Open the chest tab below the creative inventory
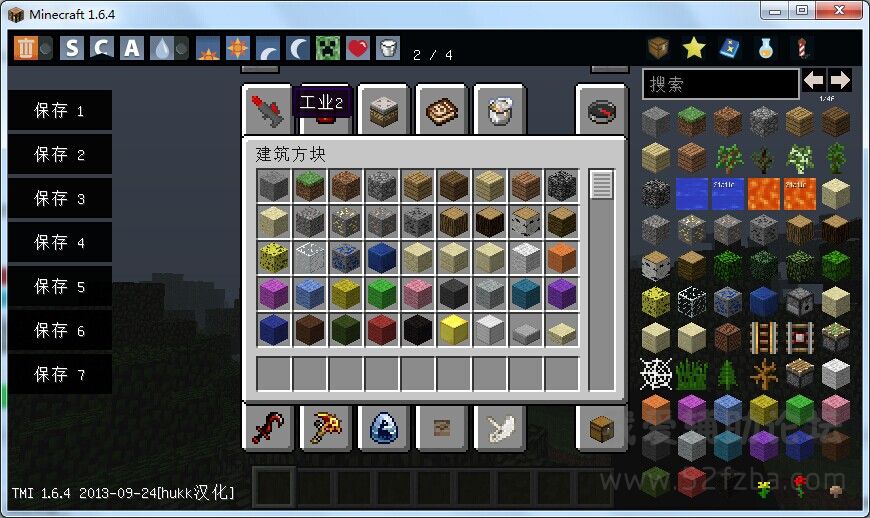Image resolution: width=870 pixels, height=518 pixels. click(x=601, y=428)
